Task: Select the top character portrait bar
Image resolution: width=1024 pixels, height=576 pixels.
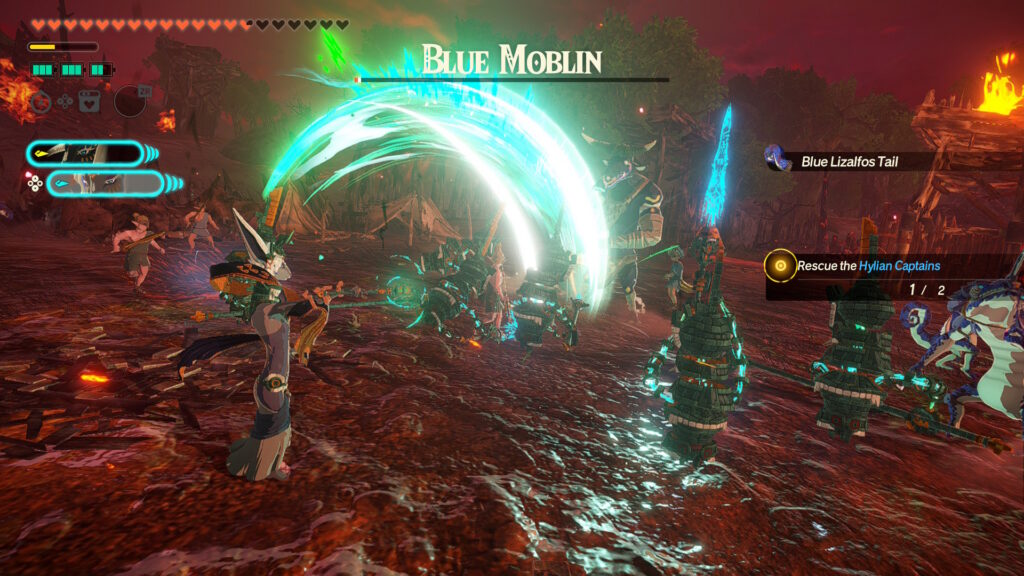Action: click(x=85, y=153)
